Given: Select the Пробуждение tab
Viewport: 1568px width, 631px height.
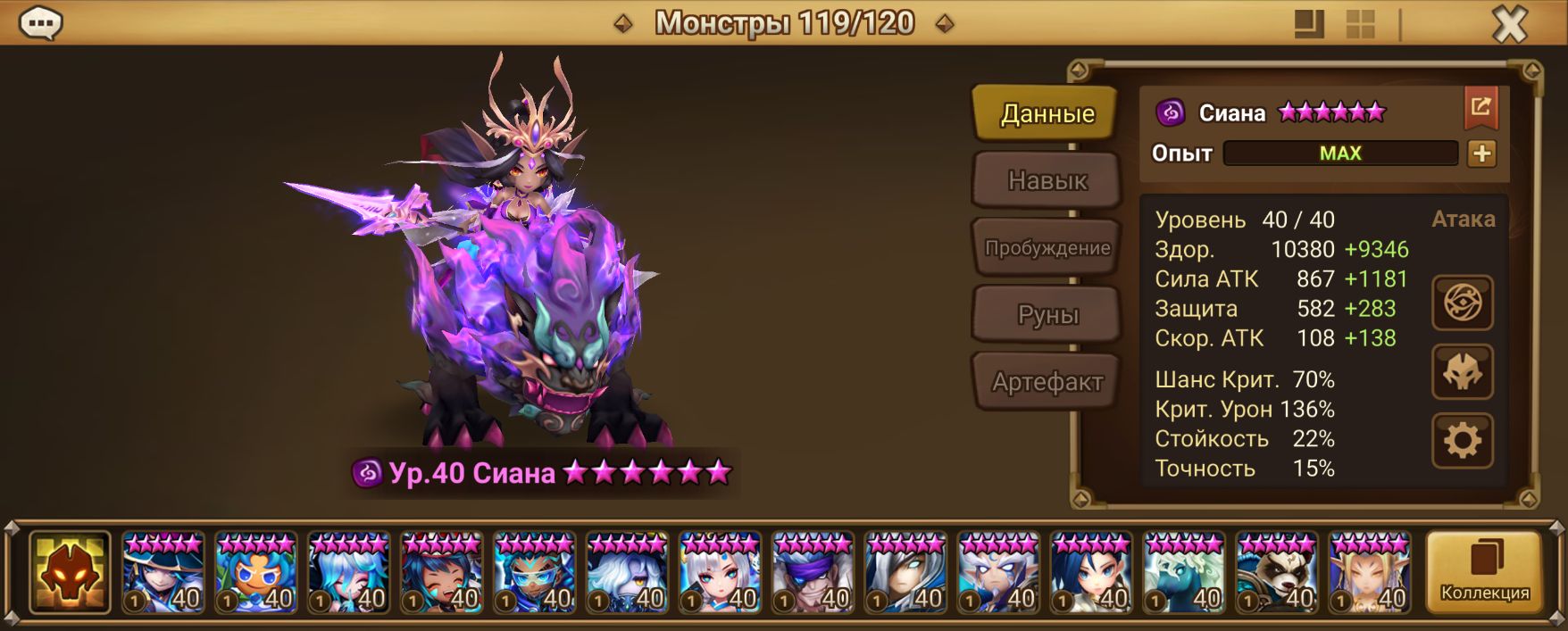Looking at the screenshot, I should 1047,248.
